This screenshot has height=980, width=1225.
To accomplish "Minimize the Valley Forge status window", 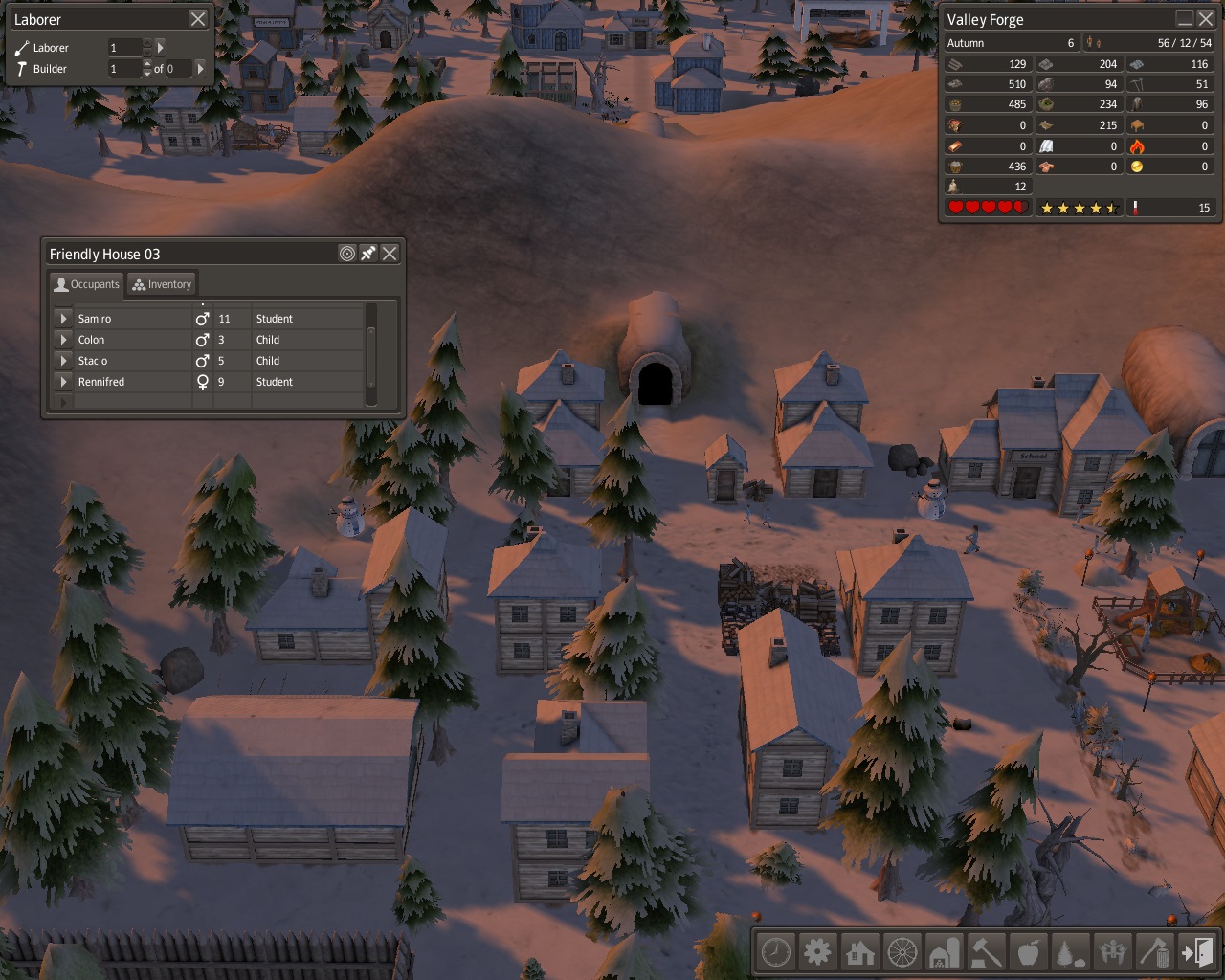I will 1185,19.
